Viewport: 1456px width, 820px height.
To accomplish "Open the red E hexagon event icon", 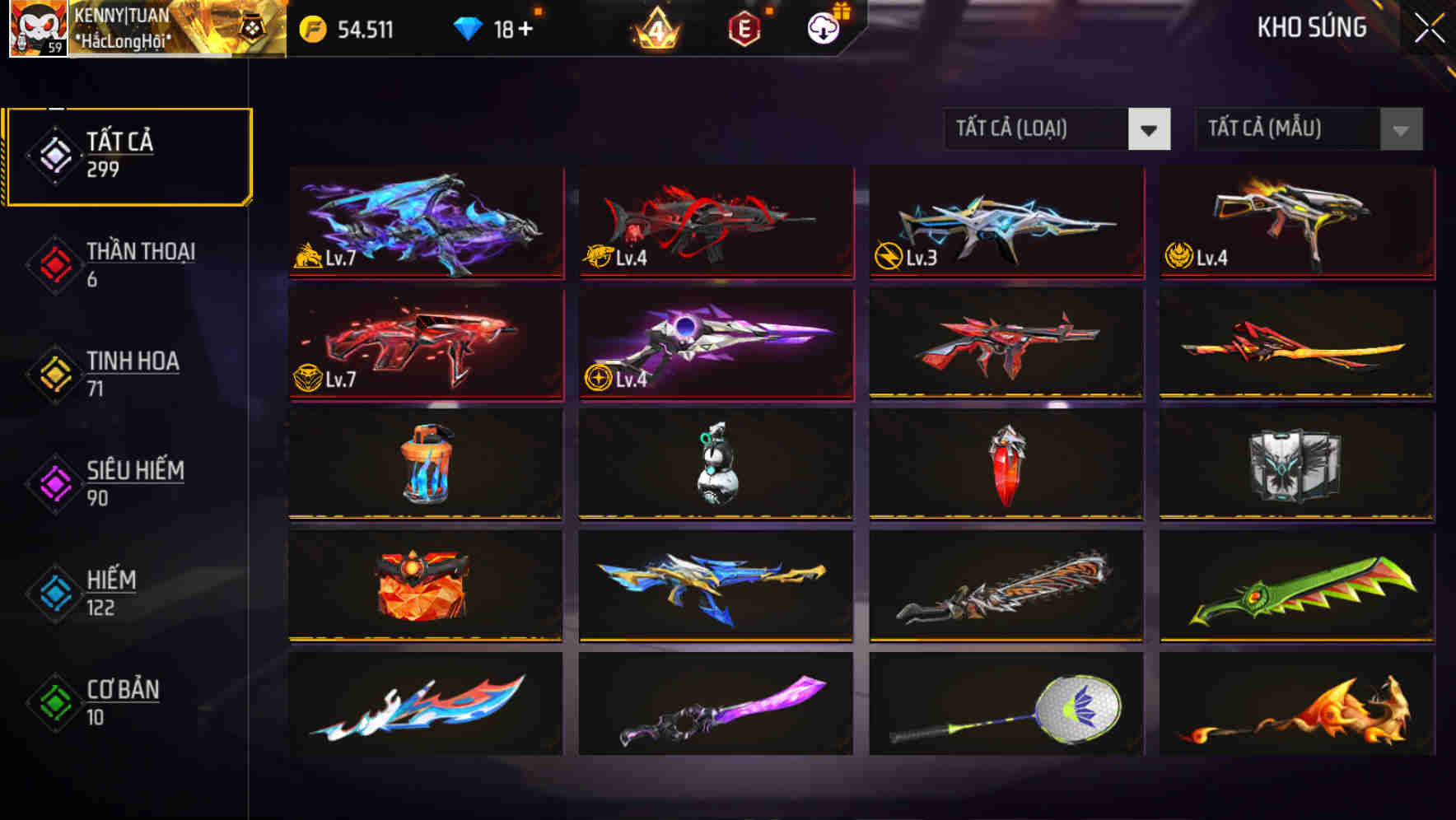I will pos(744,26).
